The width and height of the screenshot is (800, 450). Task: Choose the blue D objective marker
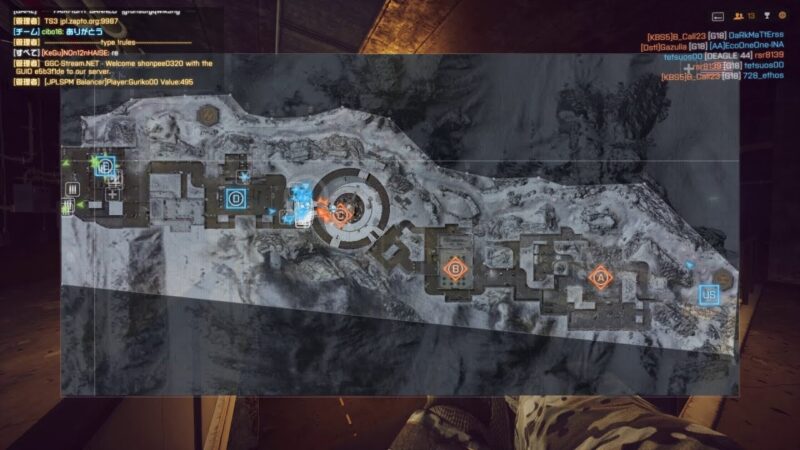(235, 198)
